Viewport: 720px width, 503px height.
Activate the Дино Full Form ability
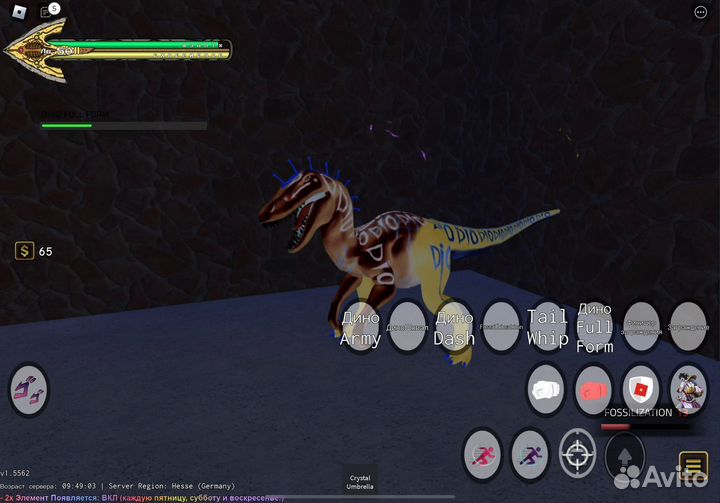tap(595, 327)
